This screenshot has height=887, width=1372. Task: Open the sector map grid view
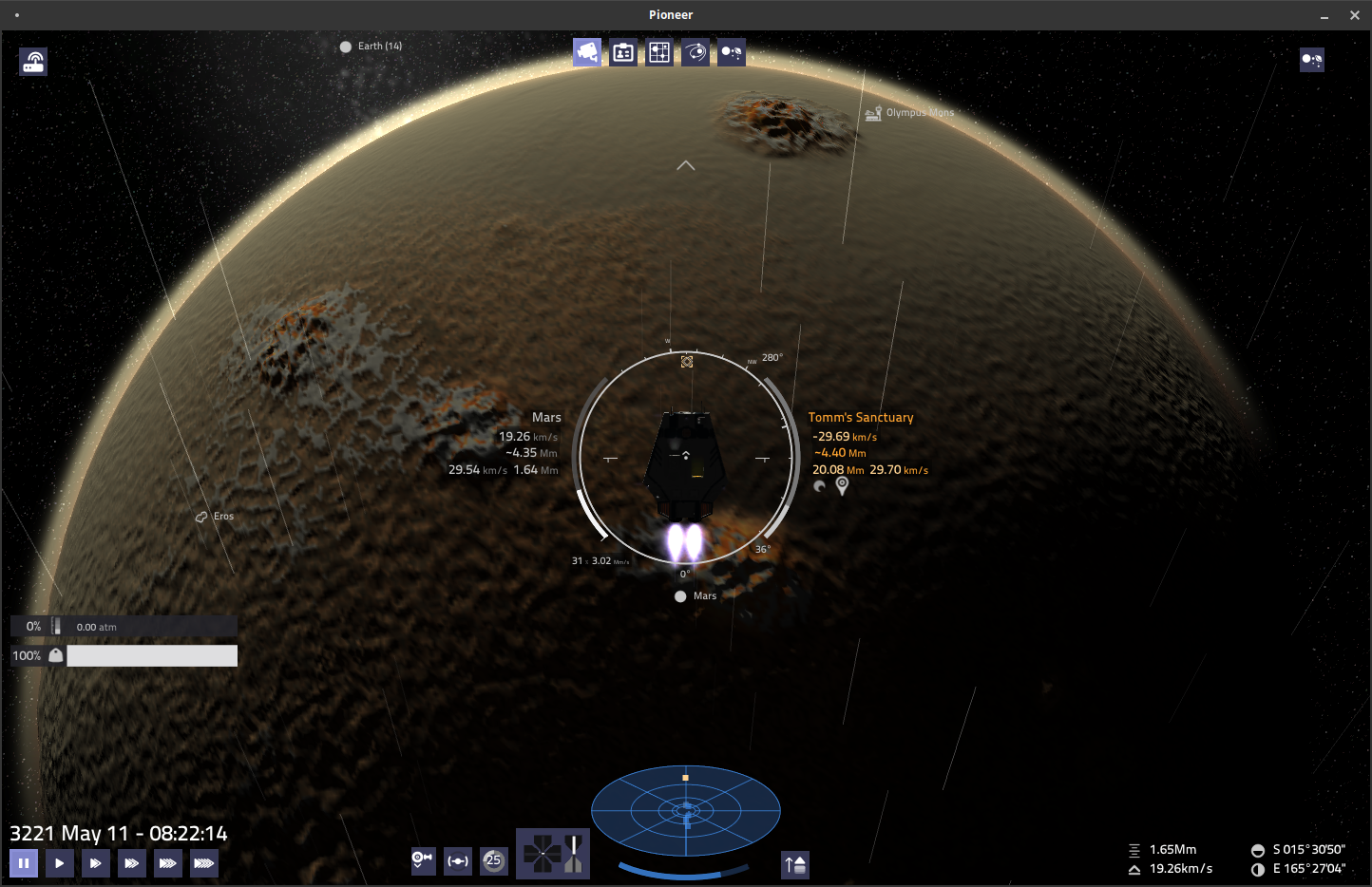click(659, 52)
